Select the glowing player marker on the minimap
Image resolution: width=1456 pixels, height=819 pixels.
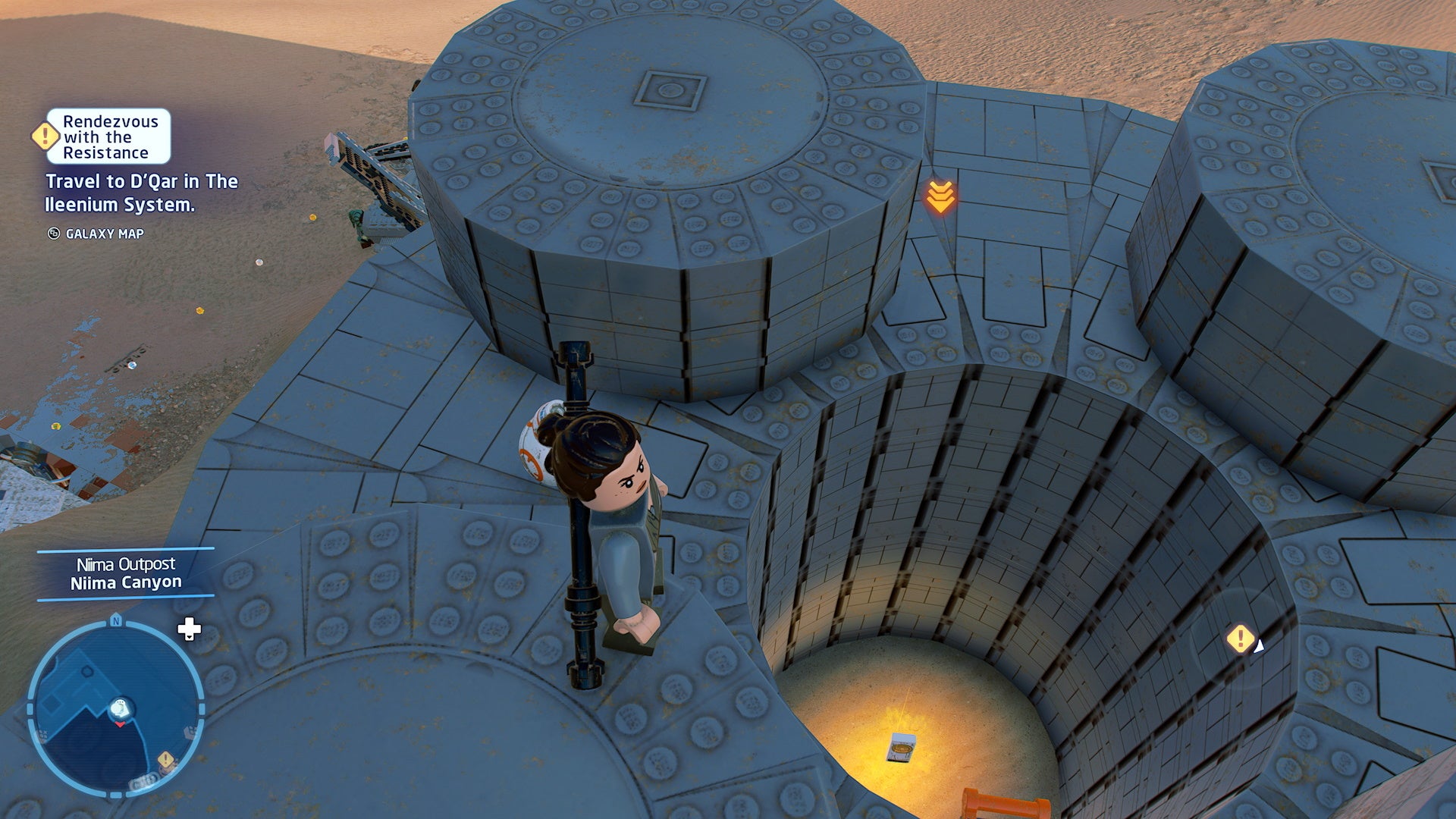tap(120, 708)
